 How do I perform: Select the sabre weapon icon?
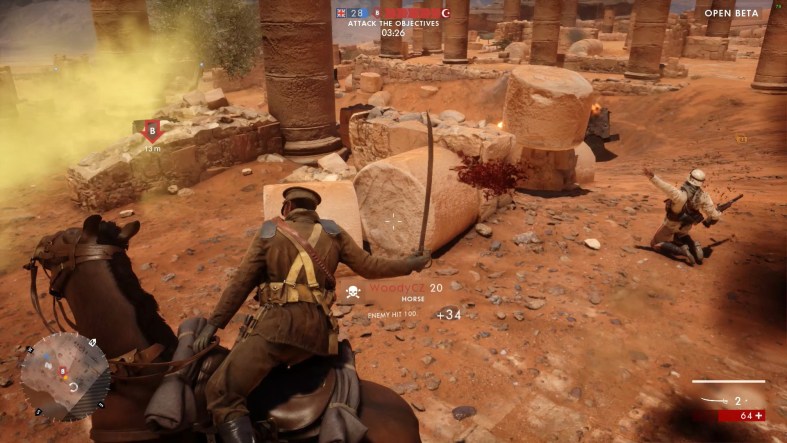pyautogui.click(x=714, y=399)
